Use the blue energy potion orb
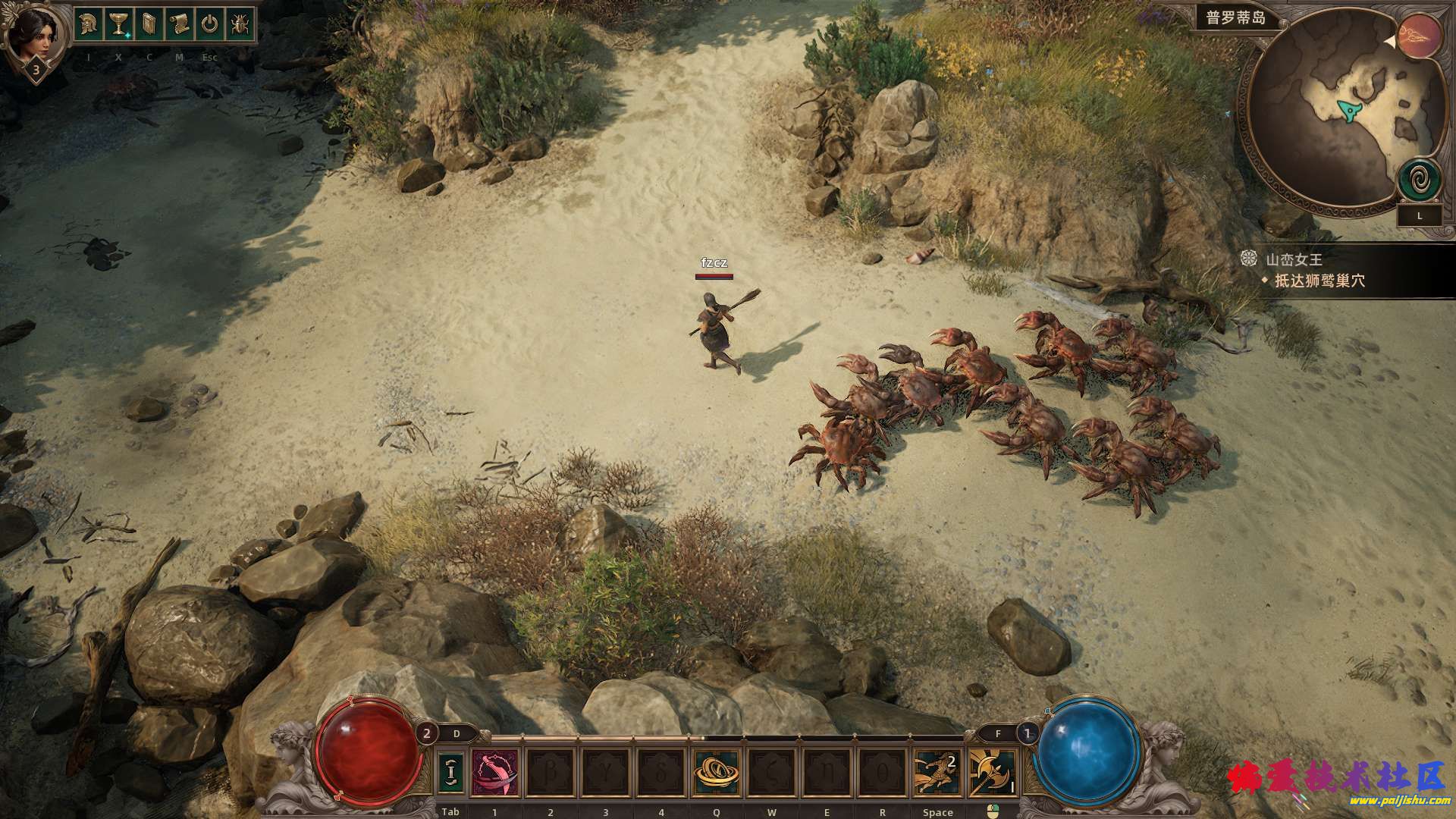 [x=1086, y=747]
